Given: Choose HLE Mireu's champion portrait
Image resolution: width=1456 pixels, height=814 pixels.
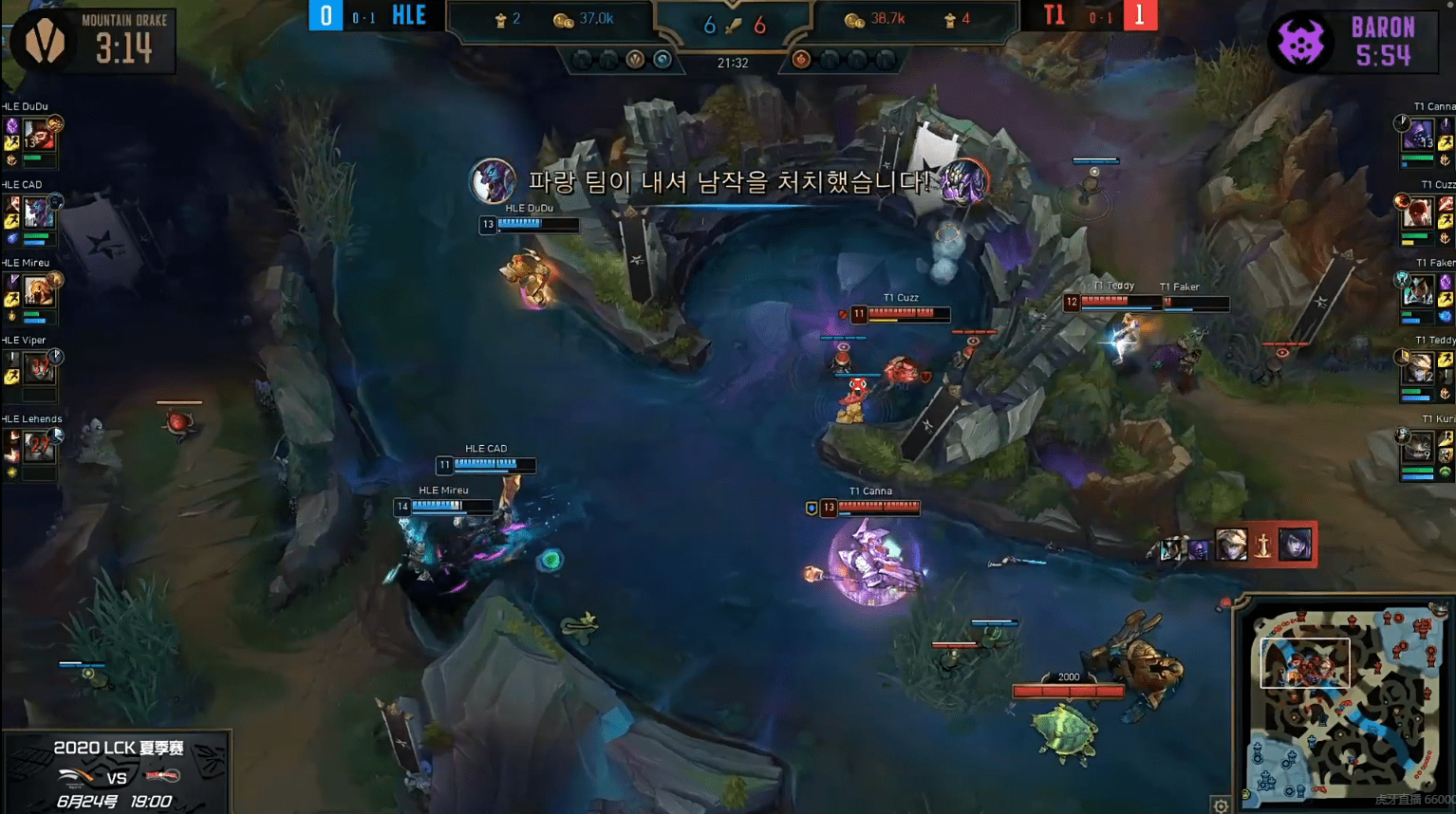Looking at the screenshot, I should 39,290.
